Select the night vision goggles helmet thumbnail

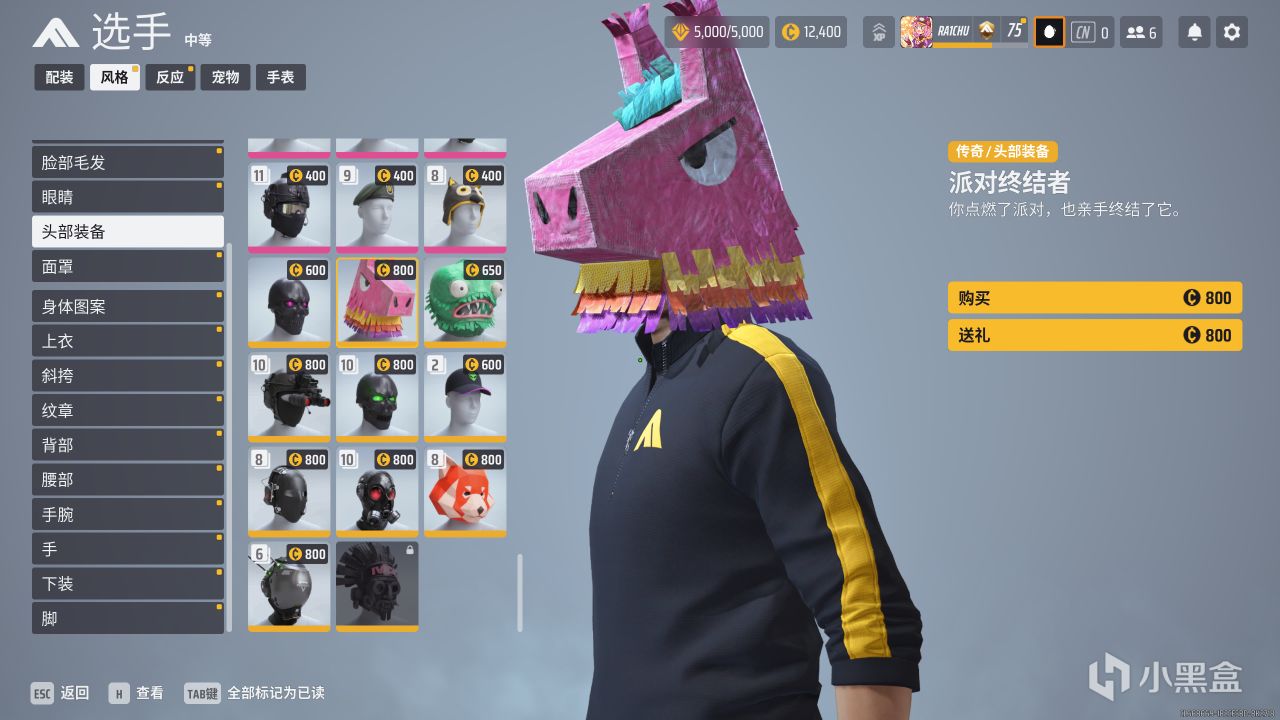pos(288,395)
